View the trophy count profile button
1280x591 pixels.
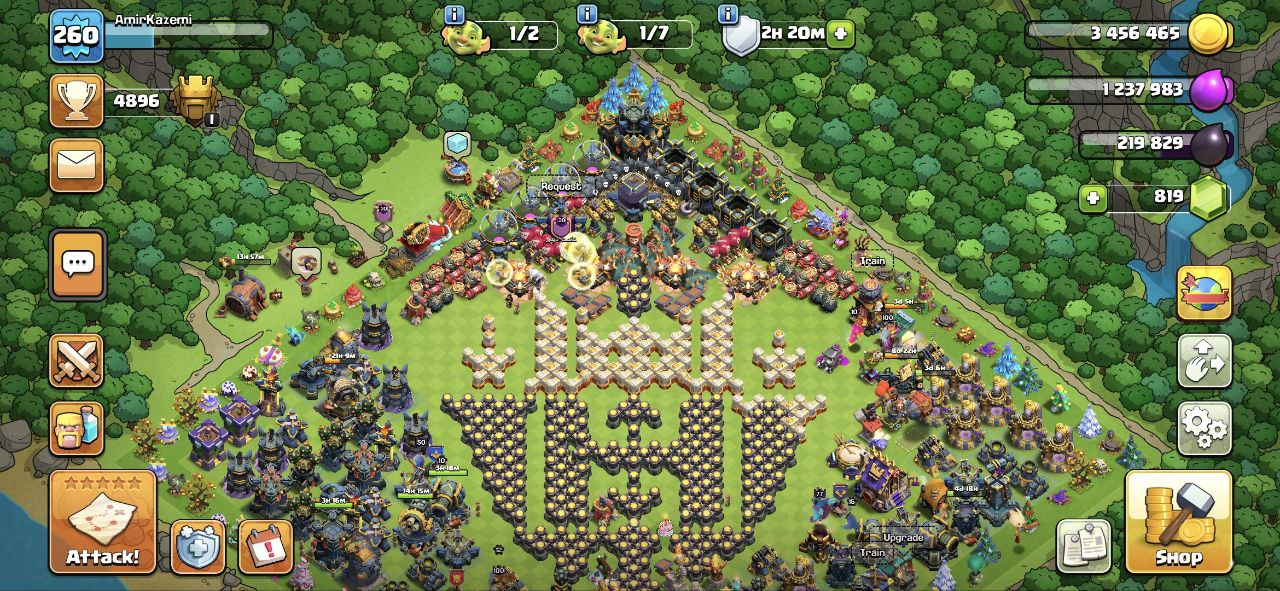point(77,101)
